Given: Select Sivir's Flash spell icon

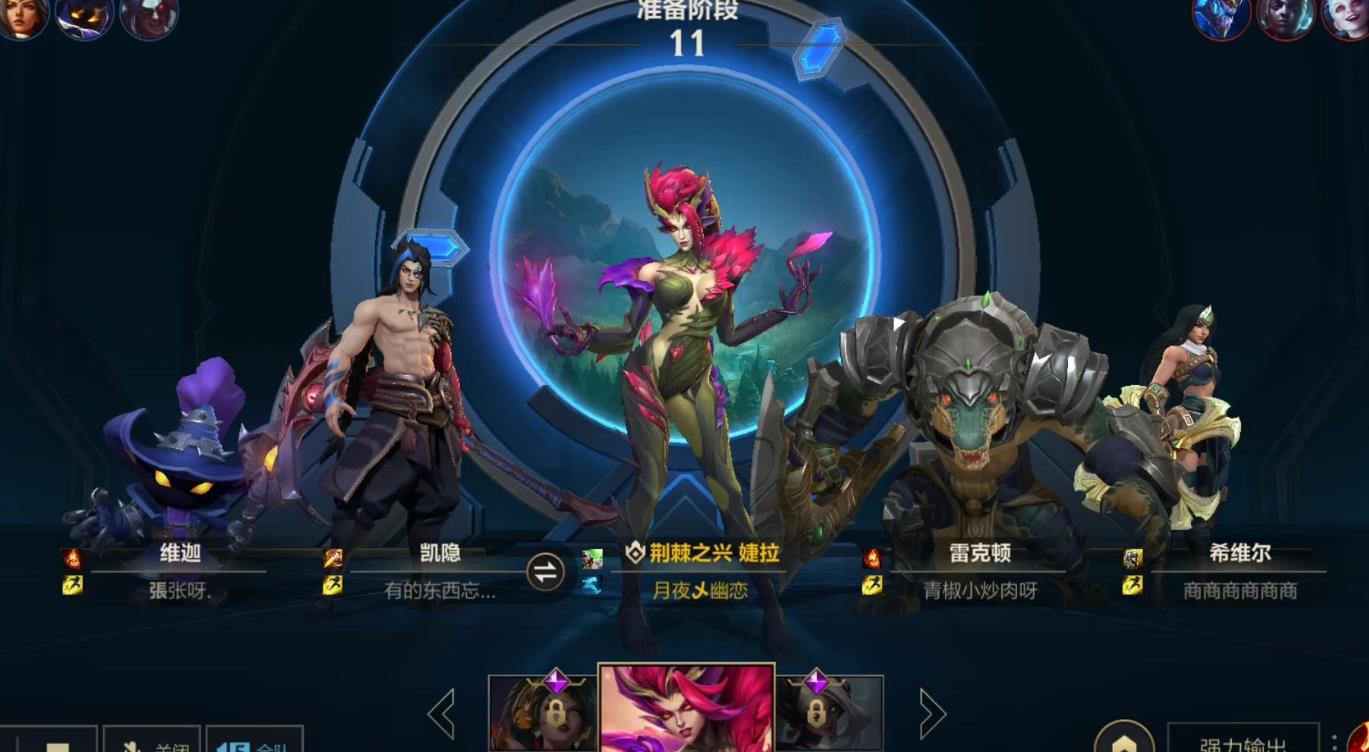Looking at the screenshot, I should pos(1135,585).
